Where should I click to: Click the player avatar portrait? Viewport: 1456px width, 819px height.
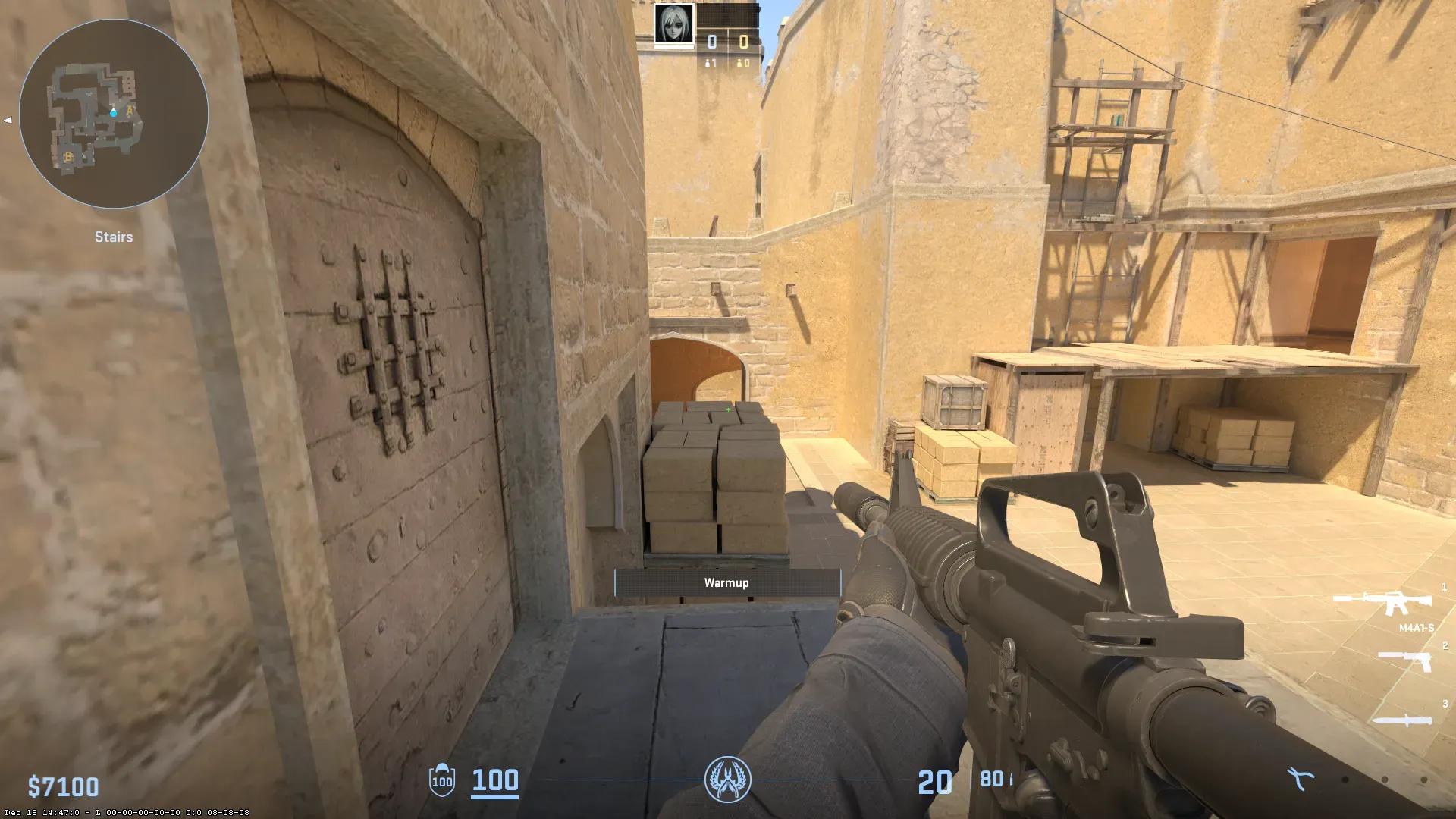pos(673,25)
